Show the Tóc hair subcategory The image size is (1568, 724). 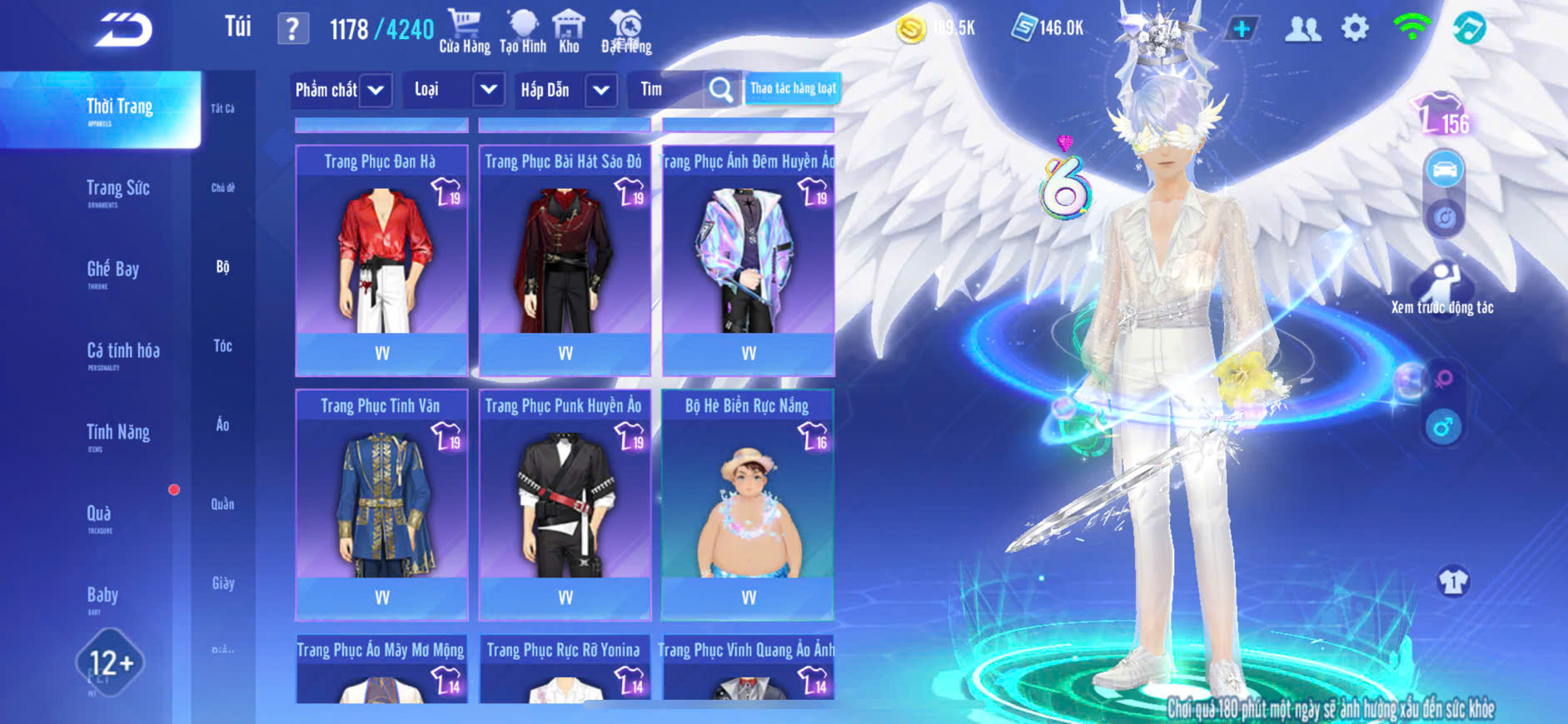click(x=222, y=345)
